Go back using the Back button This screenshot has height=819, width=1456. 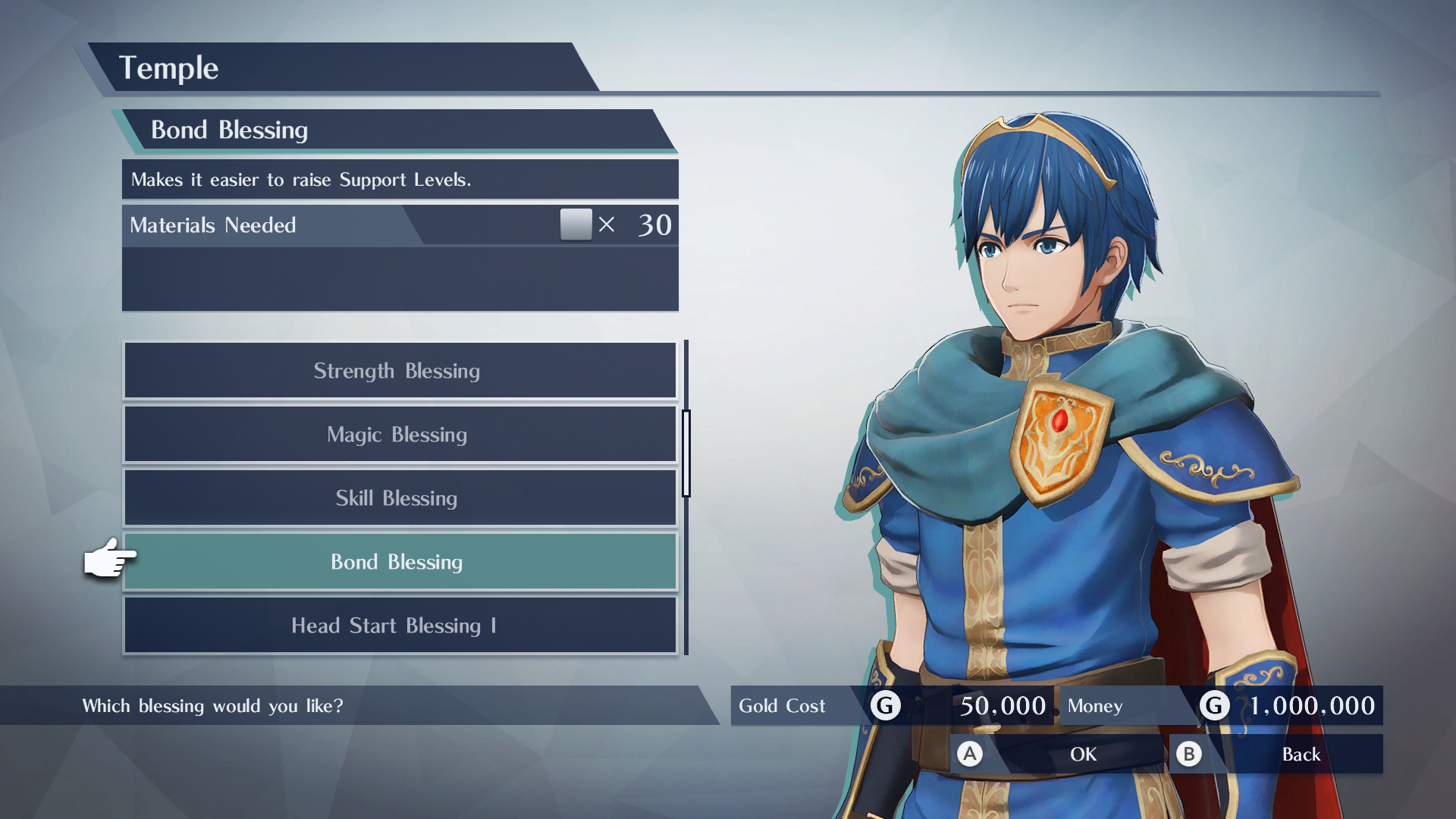[x=1276, y=754]
